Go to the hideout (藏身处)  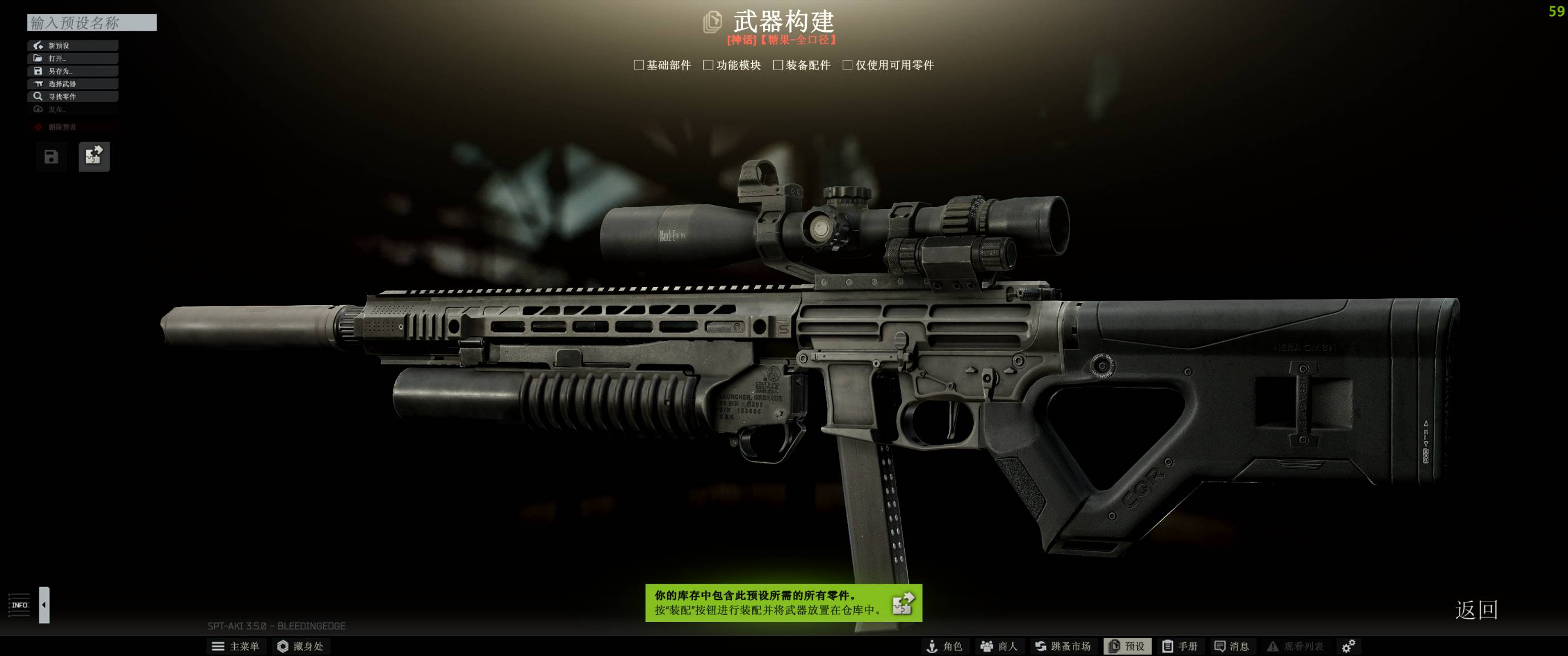pyautogui.click(x=300, y=646)
